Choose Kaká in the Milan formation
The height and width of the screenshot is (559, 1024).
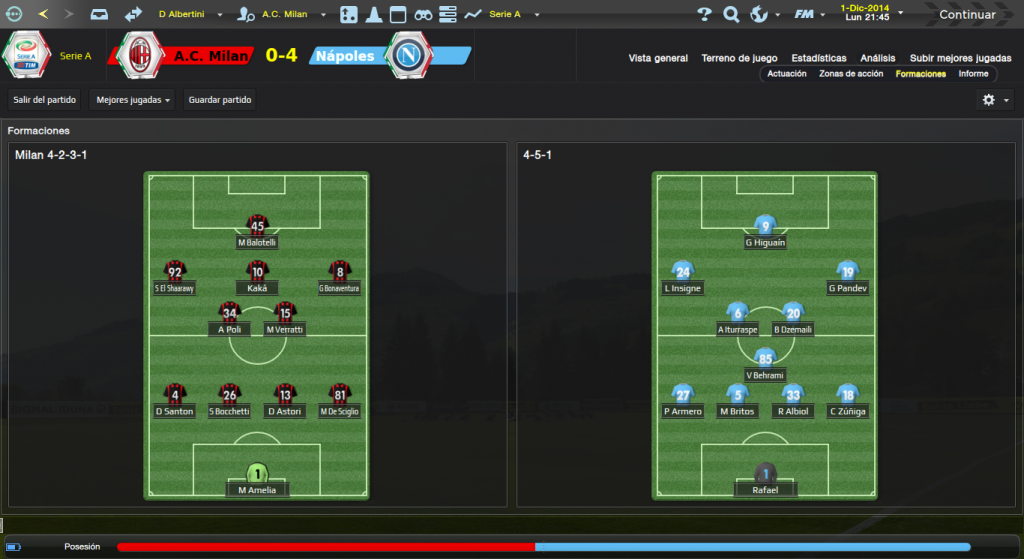pos(257,277)
